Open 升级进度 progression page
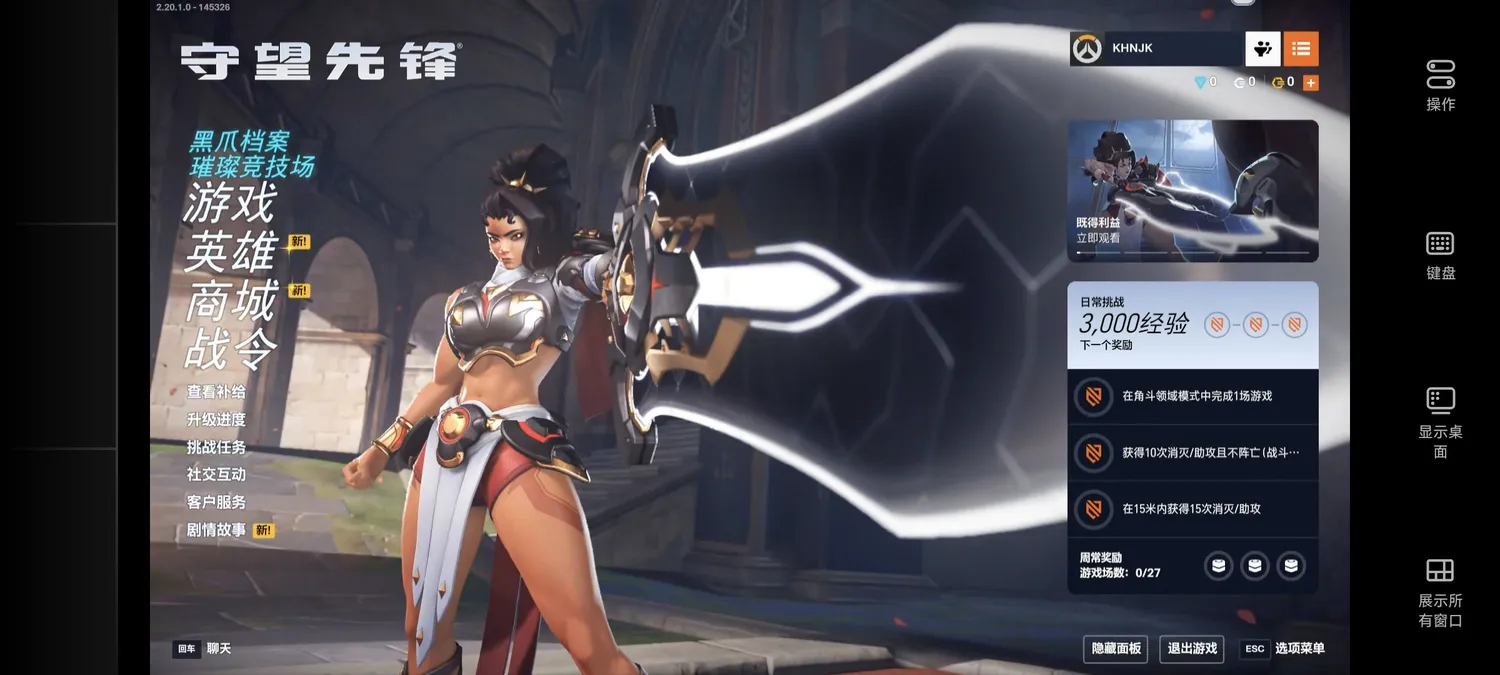The width and height of the screenshot is (1500, 675). (x=216, y=420)
